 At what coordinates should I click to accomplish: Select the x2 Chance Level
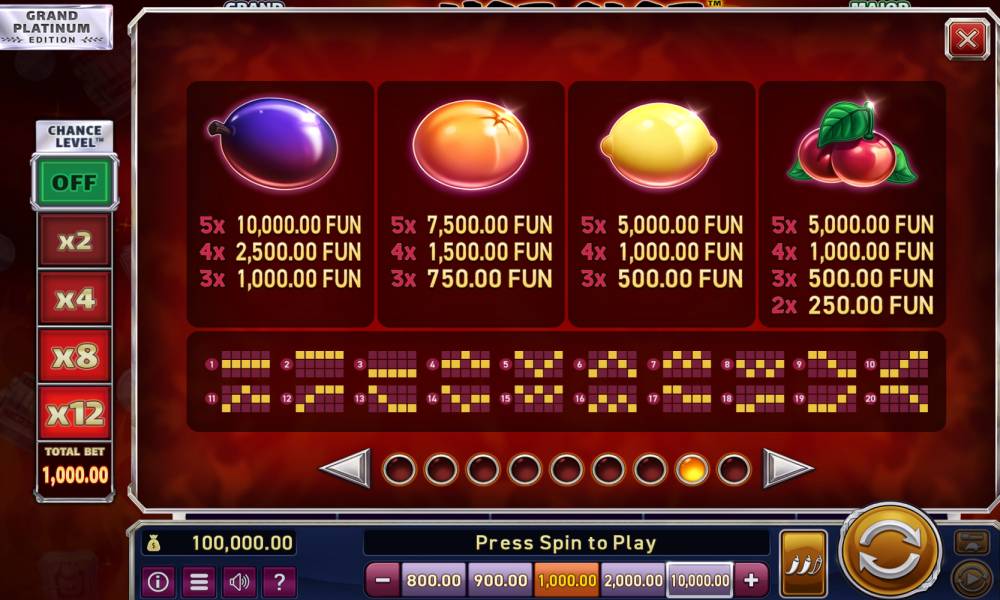point(75,241)
